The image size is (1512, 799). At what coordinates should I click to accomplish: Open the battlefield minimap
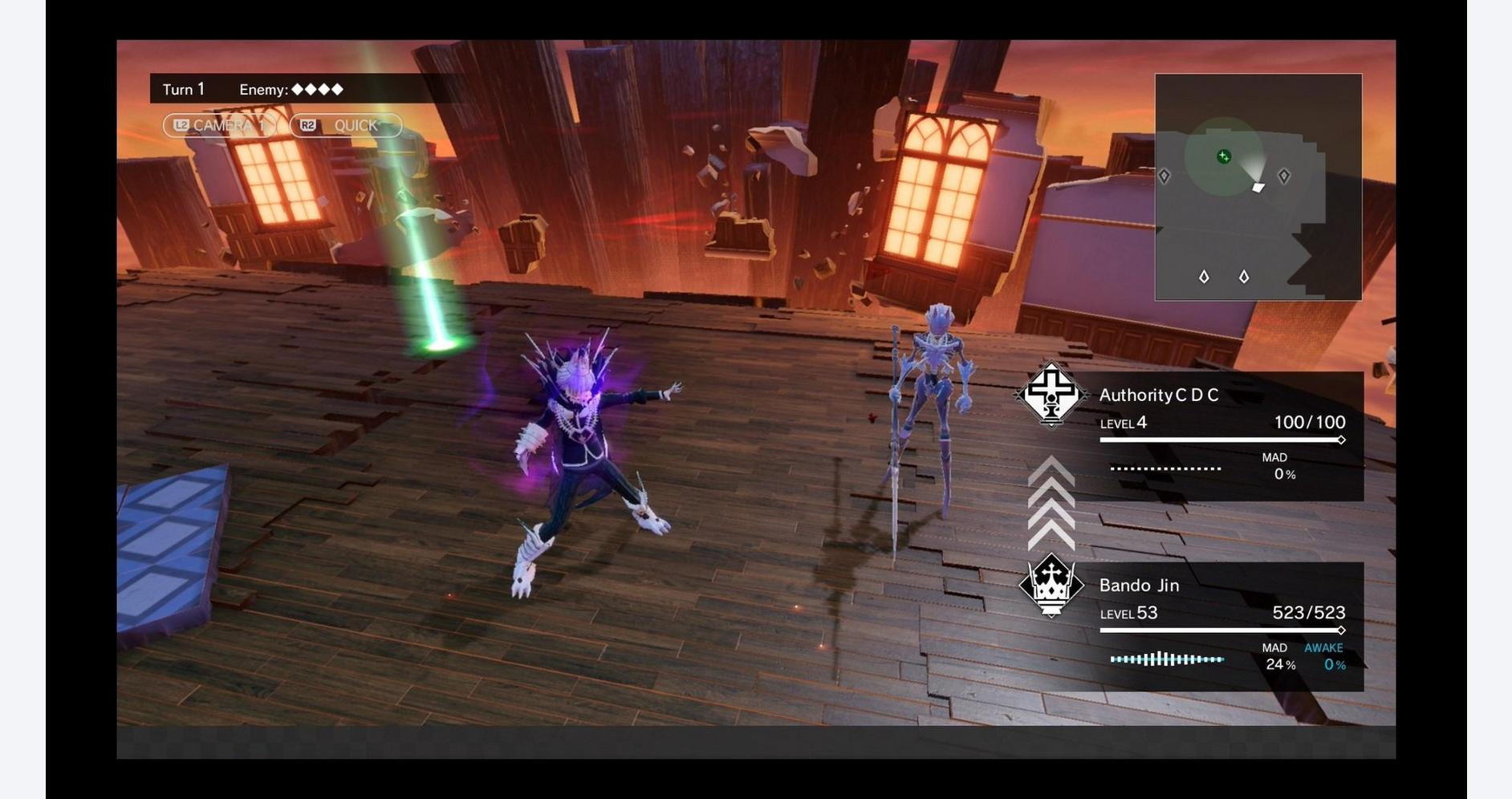click(x=1258, y=187)
